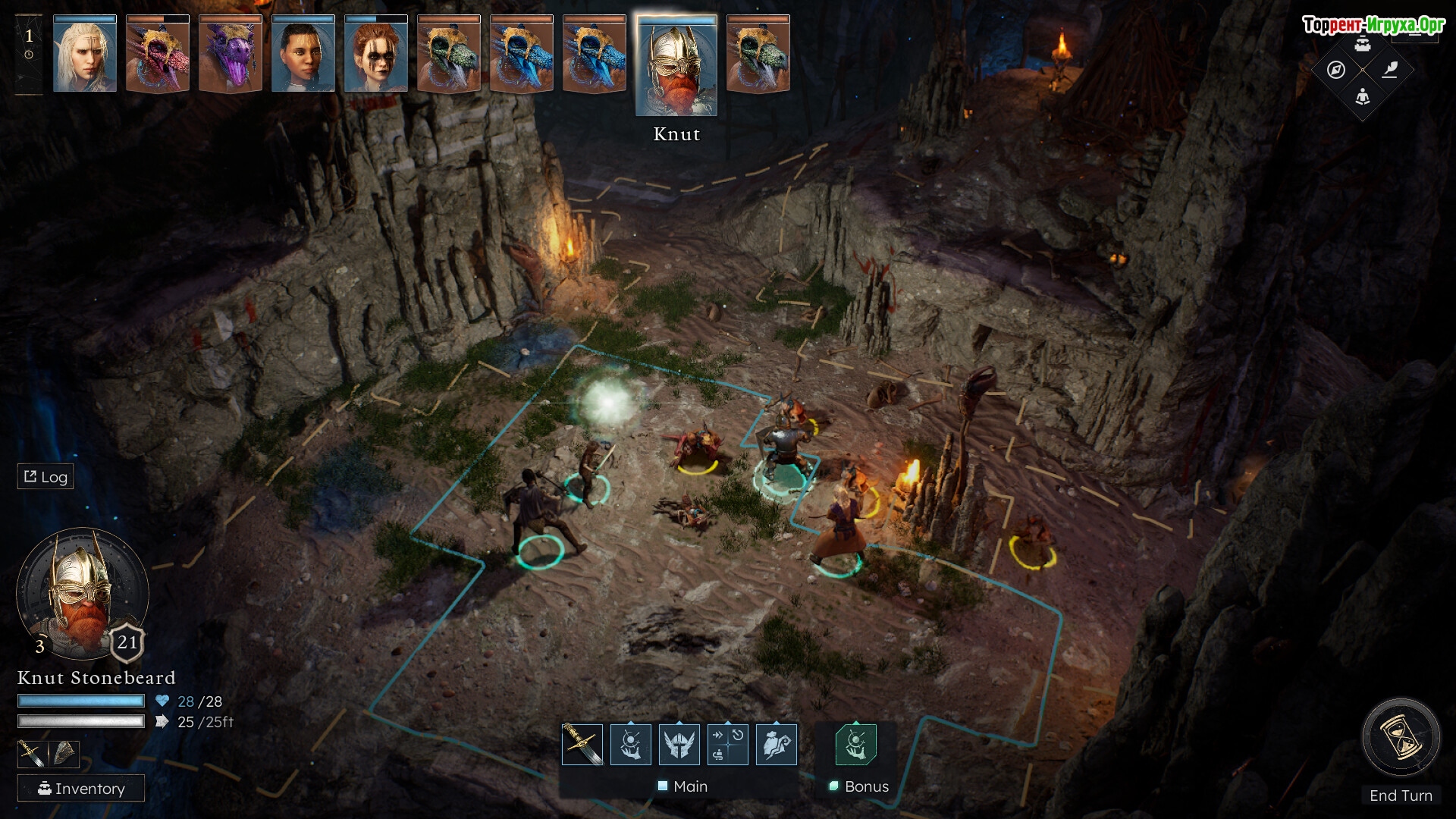1456x819 pixels.
Task: Select the face-painted red-haired woman portrait
Action: pos(376,55)
